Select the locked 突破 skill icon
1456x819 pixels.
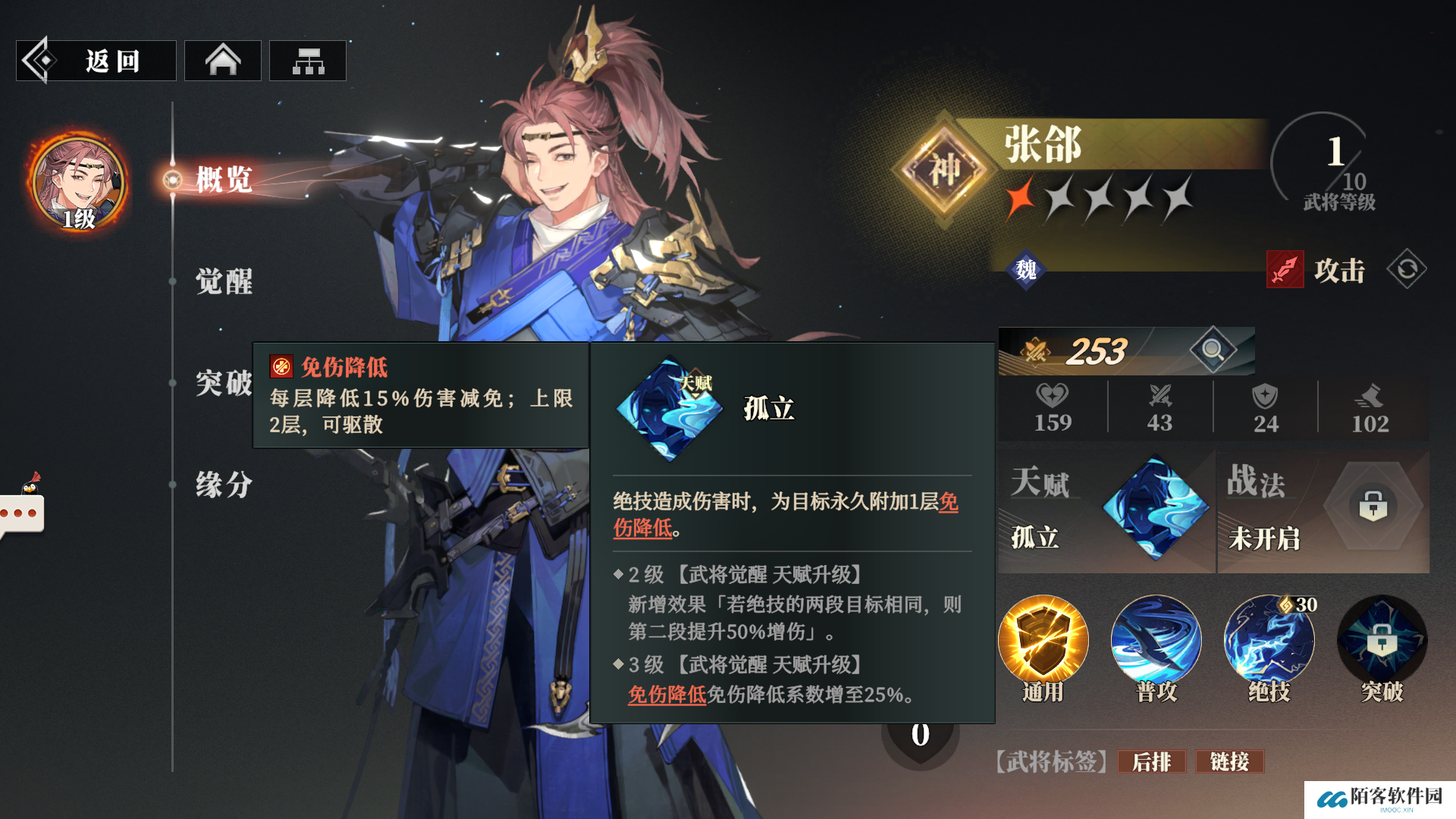pos(1382,642)
